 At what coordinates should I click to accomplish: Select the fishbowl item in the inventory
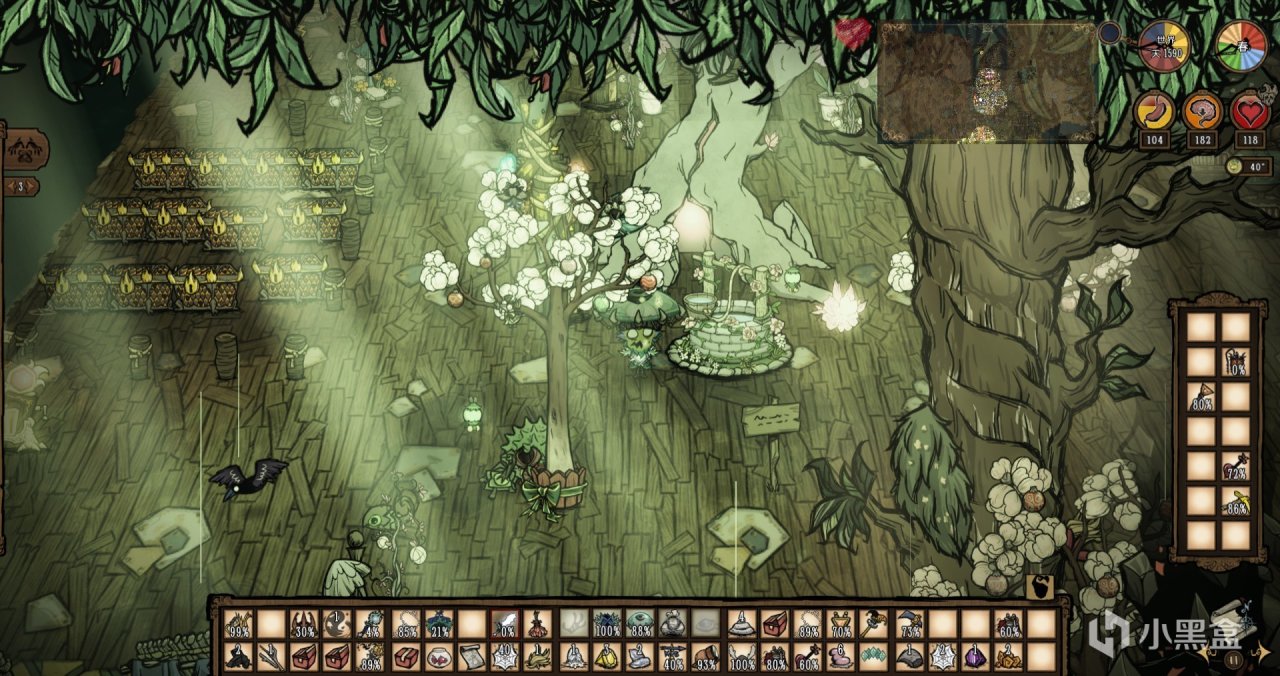pos(439,656)
